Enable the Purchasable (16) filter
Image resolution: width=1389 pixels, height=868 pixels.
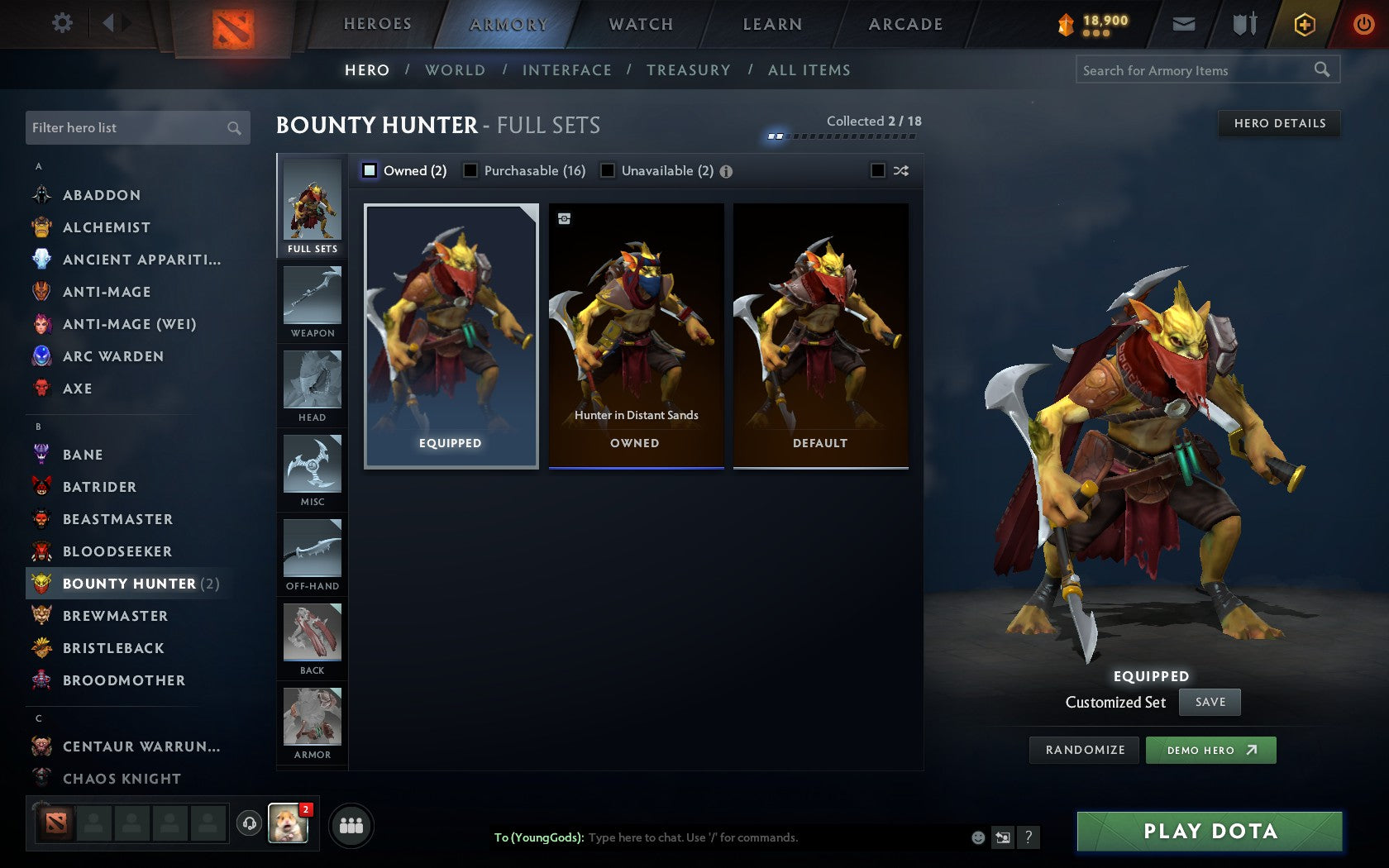[471, 170]
